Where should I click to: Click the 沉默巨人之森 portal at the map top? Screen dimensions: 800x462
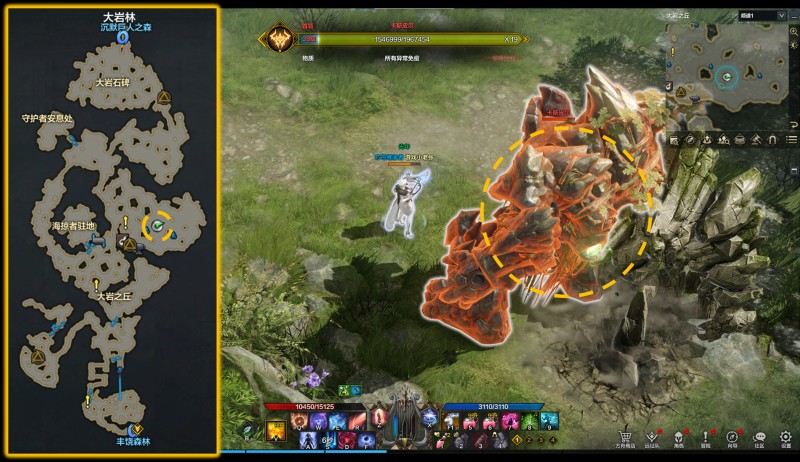[121, 37]
